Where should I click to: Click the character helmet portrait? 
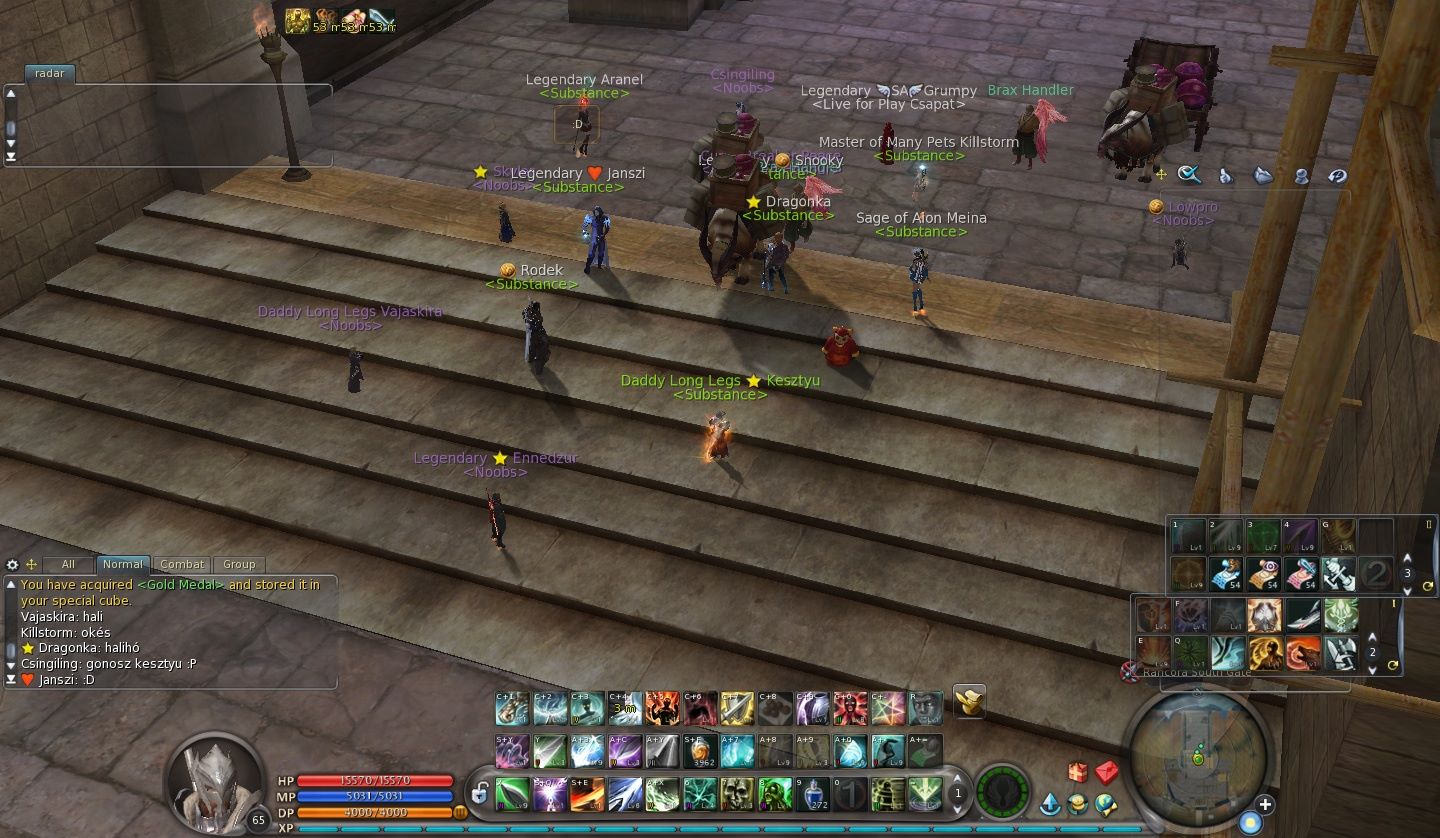(x=213, y=781)
